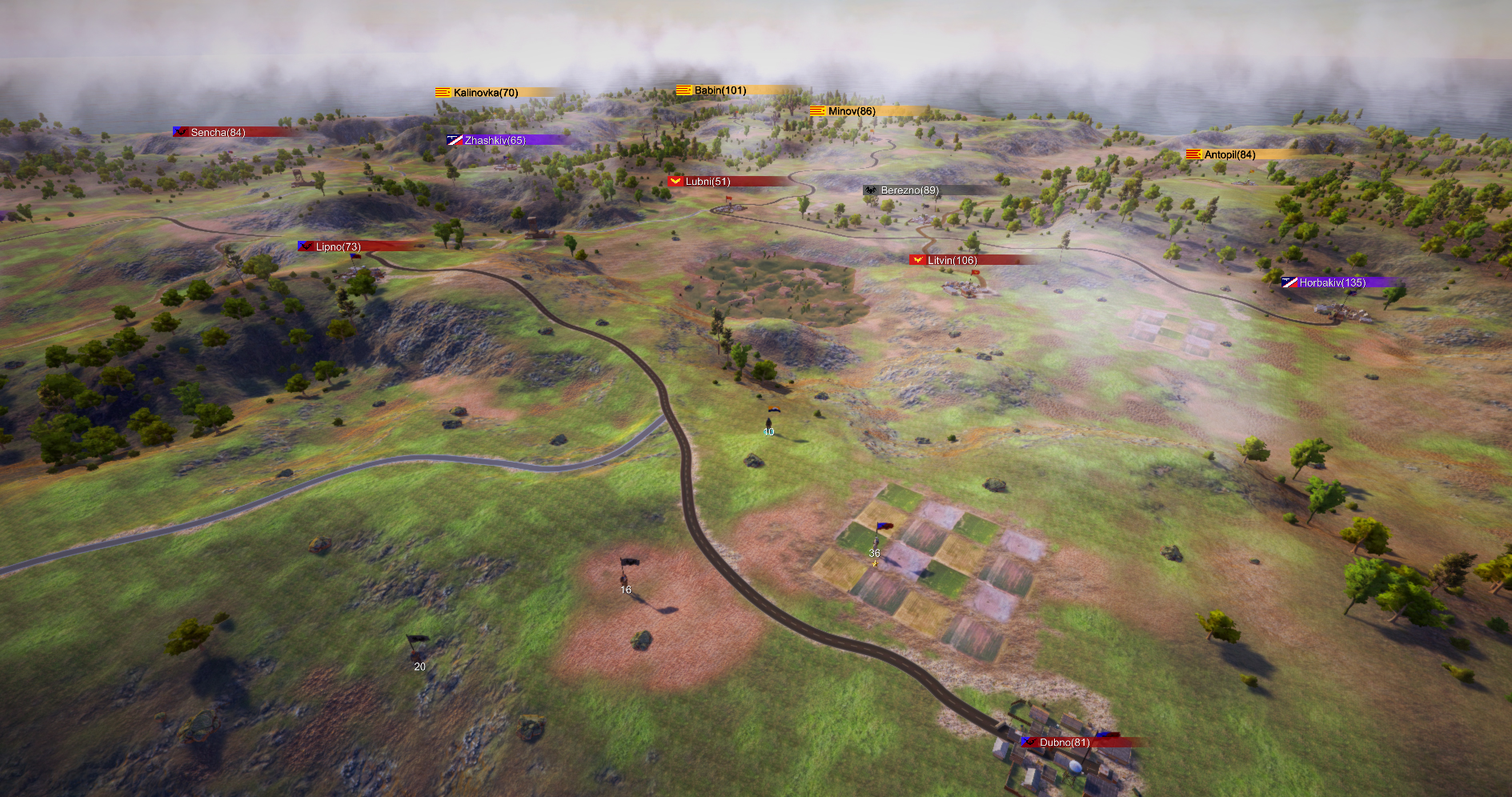Click the faction flag icon on Kalinovka(70)

(x=443, y=93)
